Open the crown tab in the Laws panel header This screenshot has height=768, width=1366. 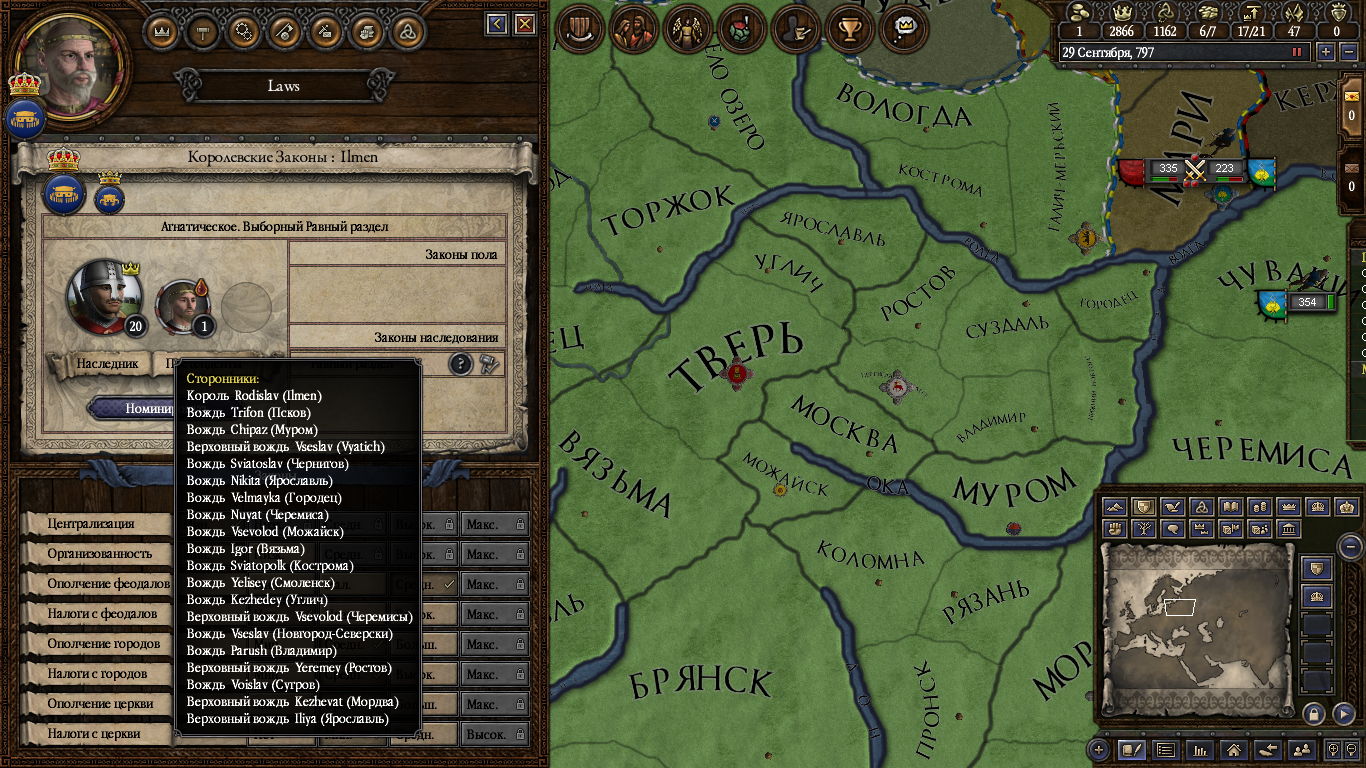[163, 30]
